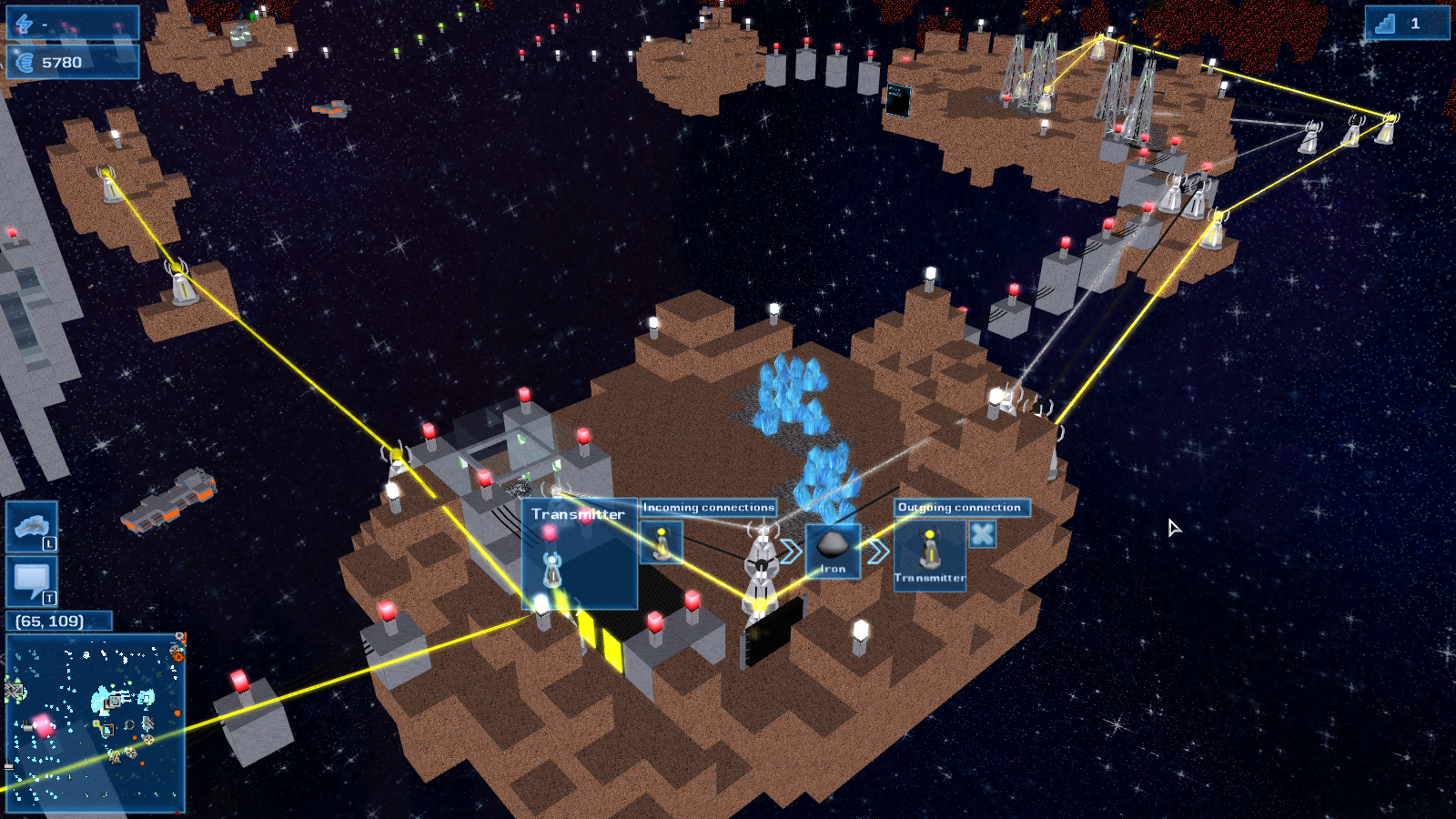Image resolution: width=1456 pixels, height=819 pixels.
Task: Open the asteroid list button
Action: tap(32, 526)
